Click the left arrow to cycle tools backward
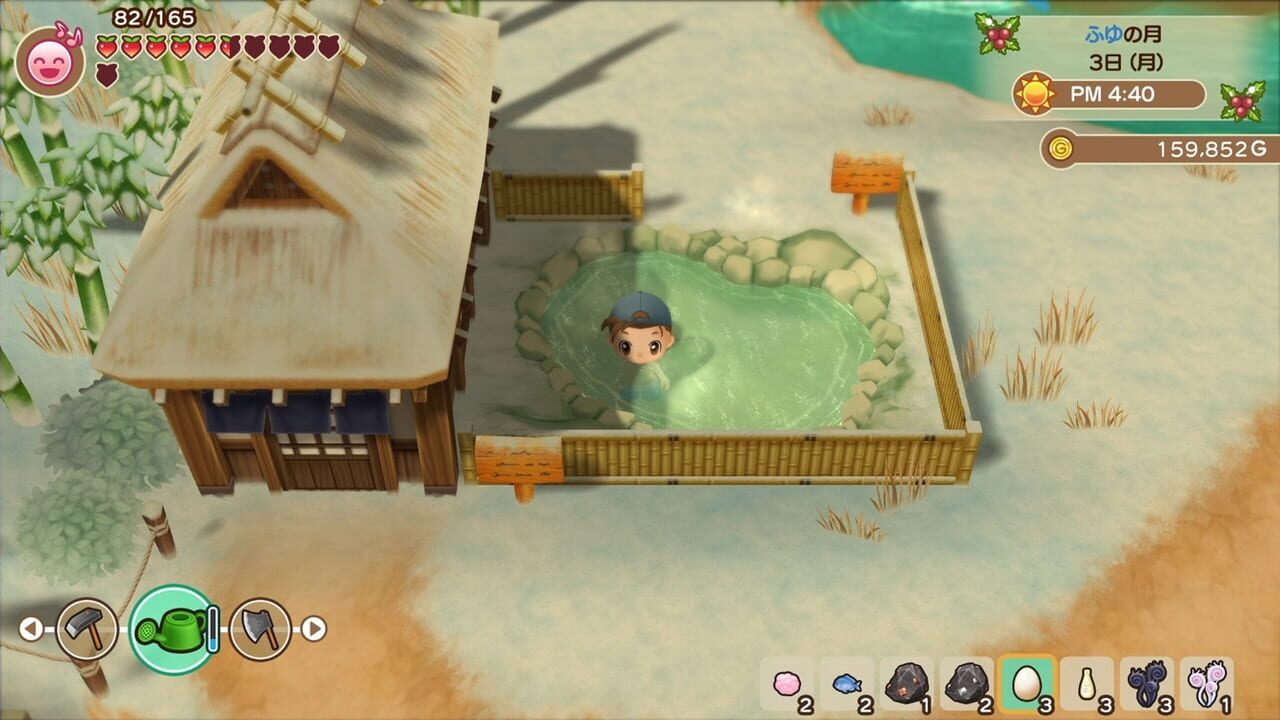This screenshot has height=720, width=1280. coord(30,630)
